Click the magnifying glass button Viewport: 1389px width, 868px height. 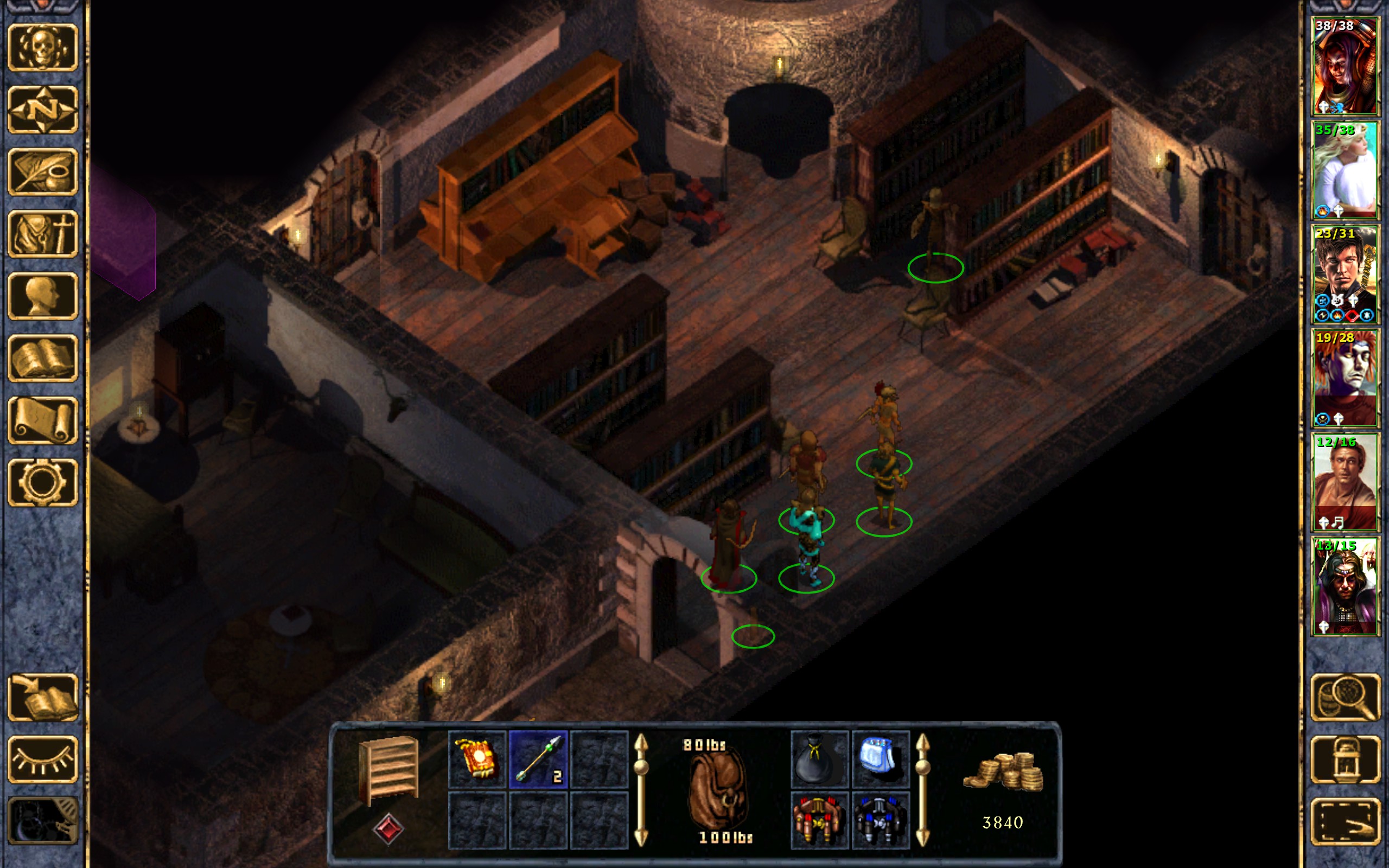1345,697
